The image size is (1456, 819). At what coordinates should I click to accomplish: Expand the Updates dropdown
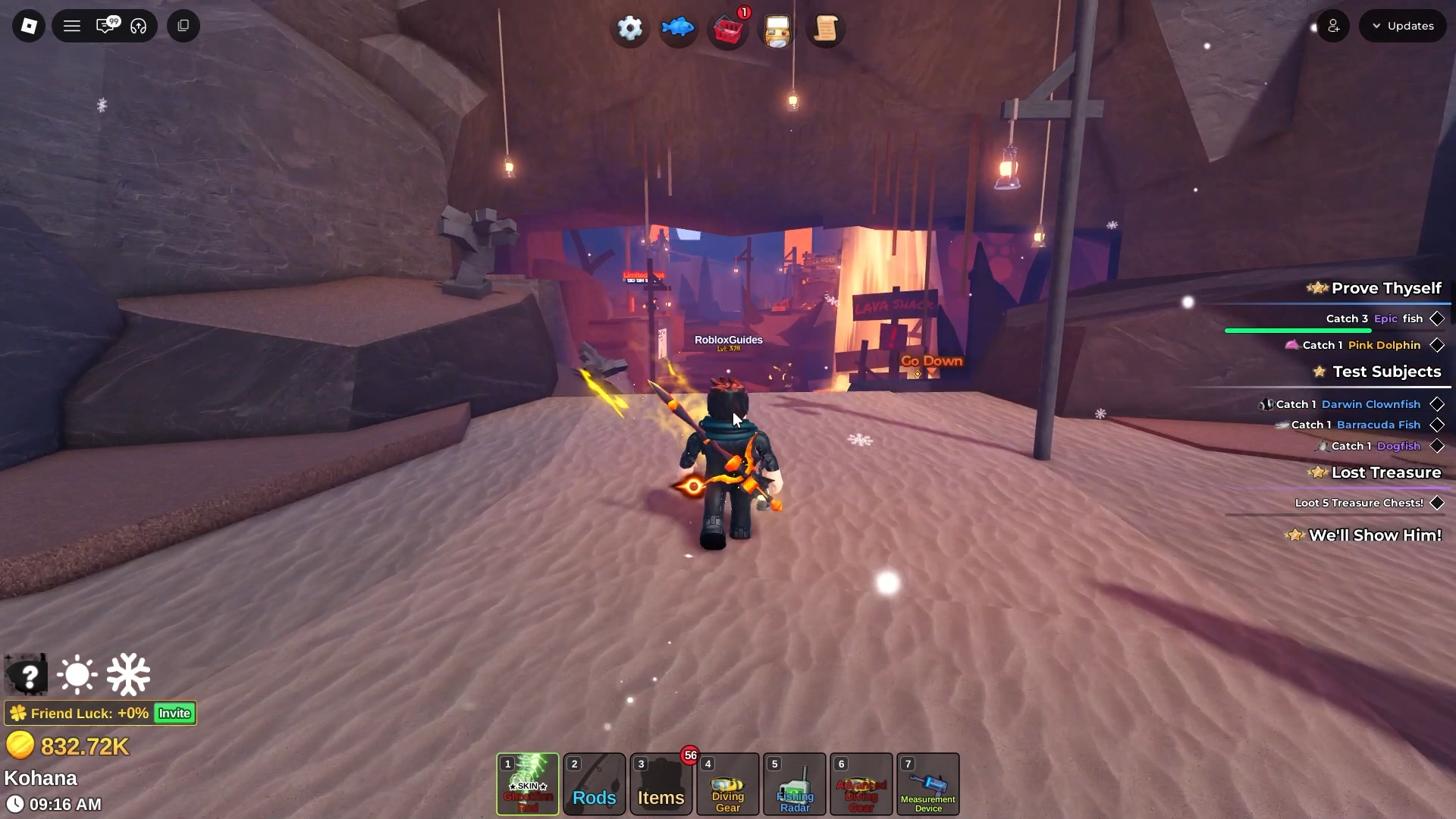(x=1403, y=26)
